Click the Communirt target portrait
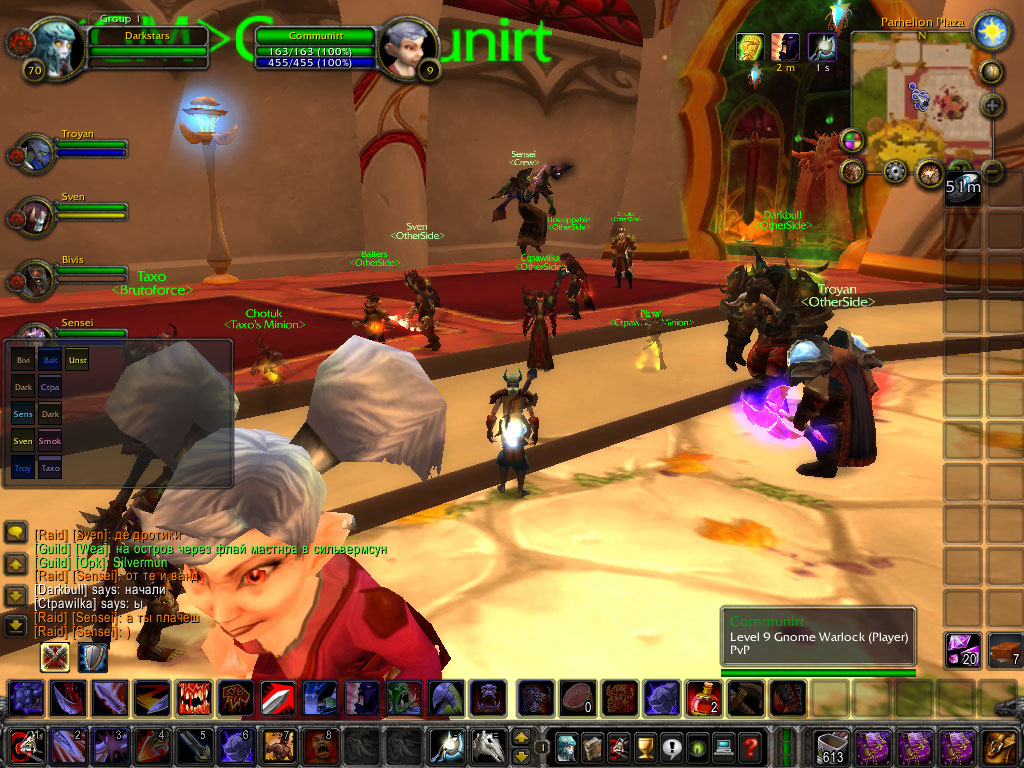This screenshot has height=768, width=1024. coord(406,48)
